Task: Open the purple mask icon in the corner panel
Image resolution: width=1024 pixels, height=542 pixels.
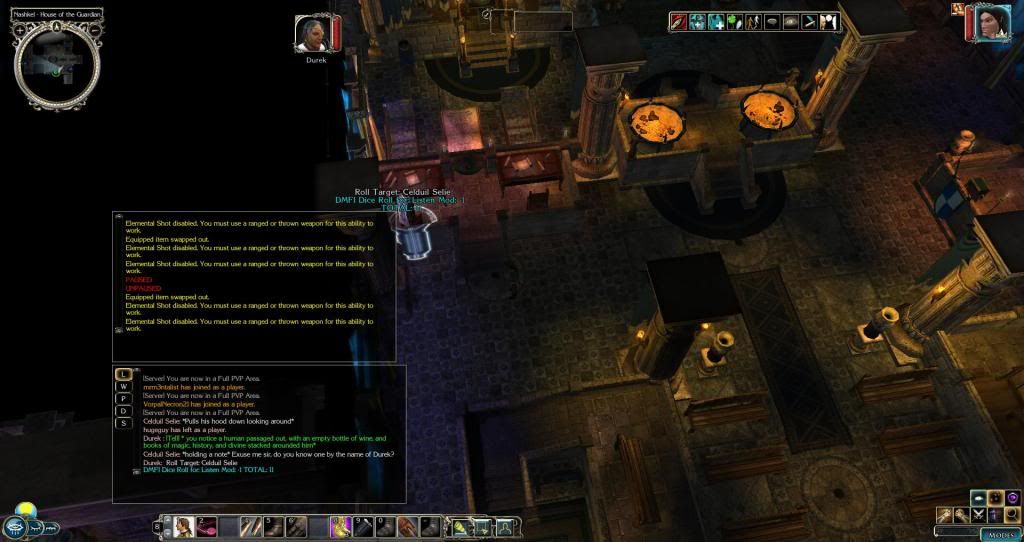Action: [1012, 498]
